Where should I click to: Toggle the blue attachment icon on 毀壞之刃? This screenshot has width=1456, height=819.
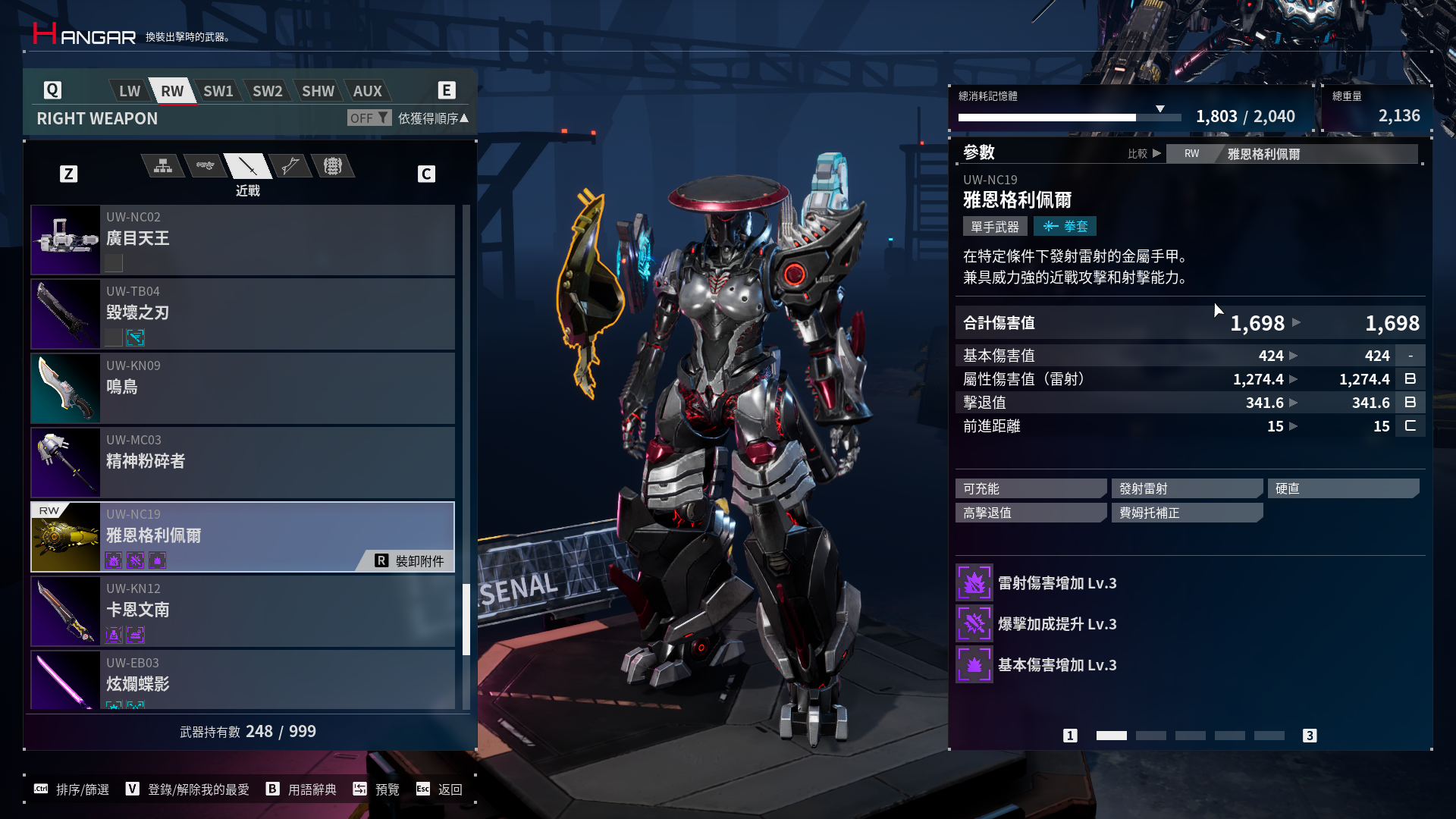click(x=135, y=338)
